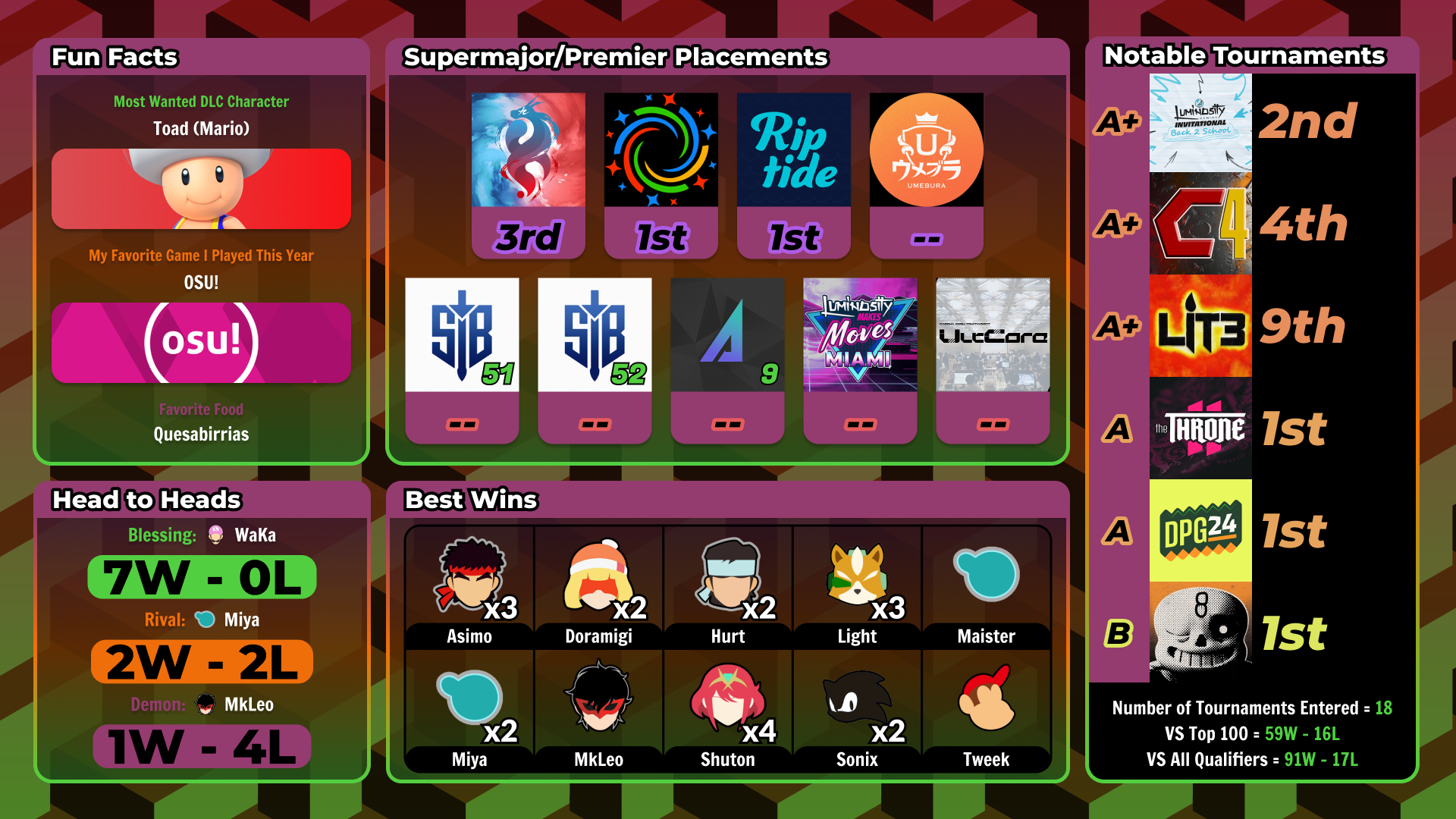Choose the Doramigi best win tile
The width and height of the screenshot is (1456, 819).
tap(599, 587)
